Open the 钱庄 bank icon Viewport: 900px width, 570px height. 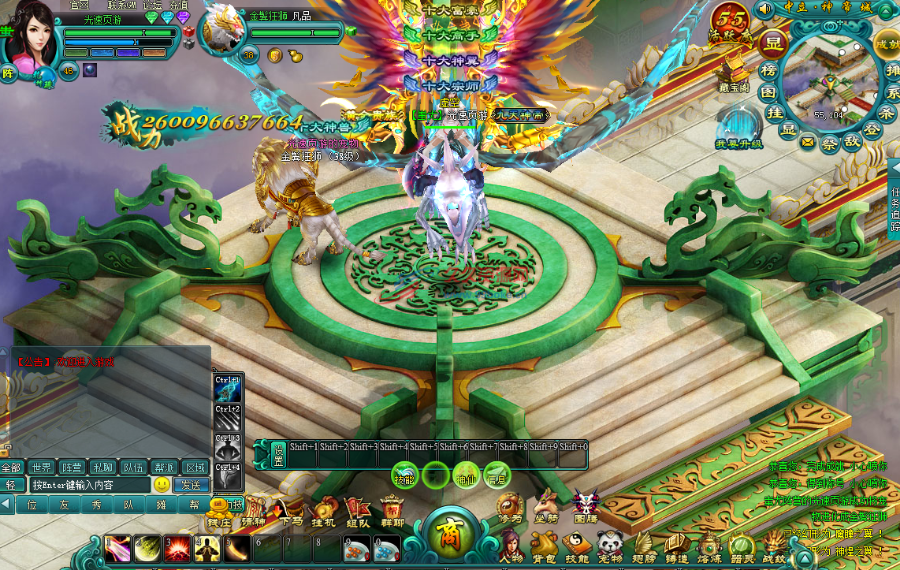(219, 510)
